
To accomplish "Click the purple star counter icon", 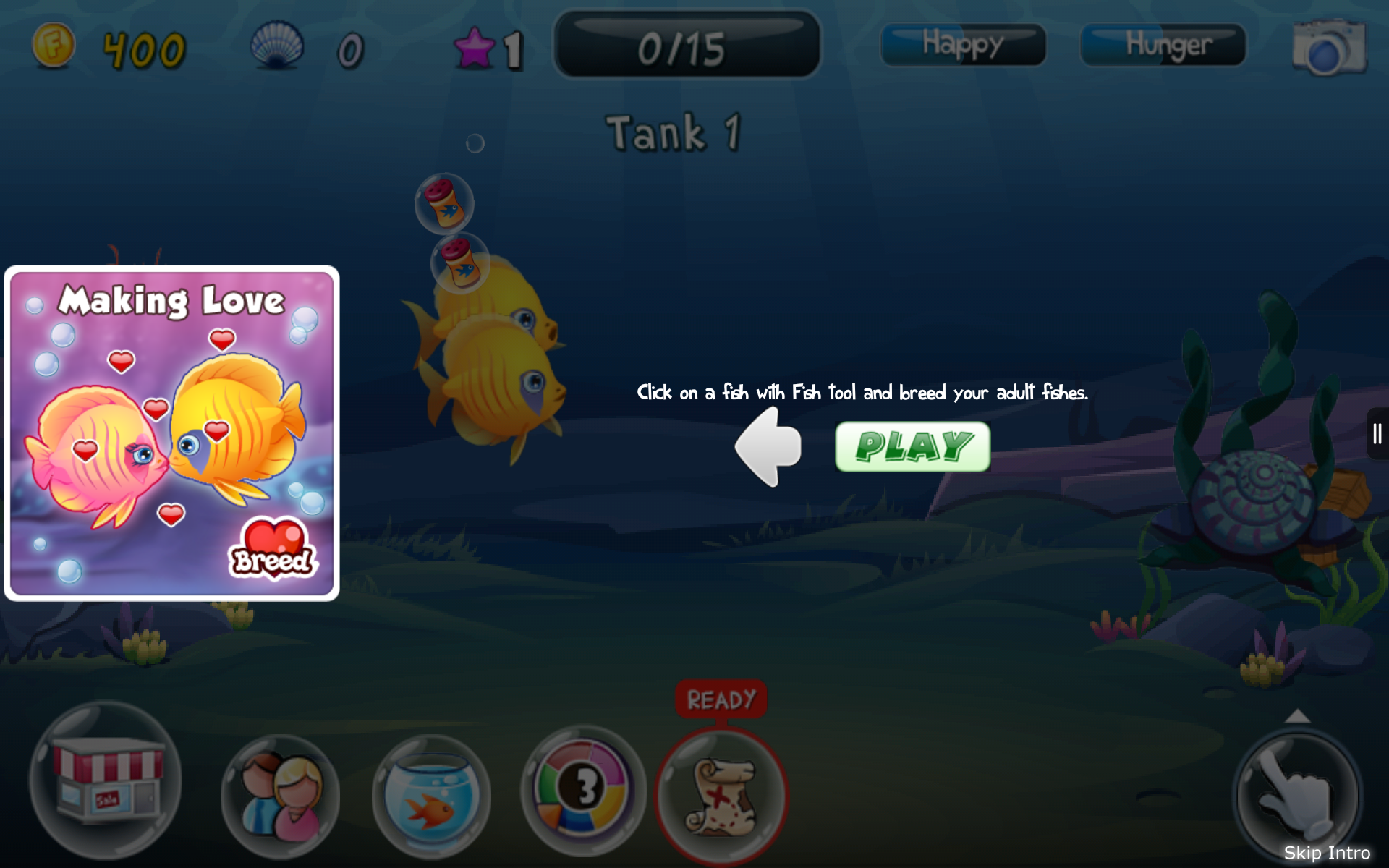I will click(474, 48).
